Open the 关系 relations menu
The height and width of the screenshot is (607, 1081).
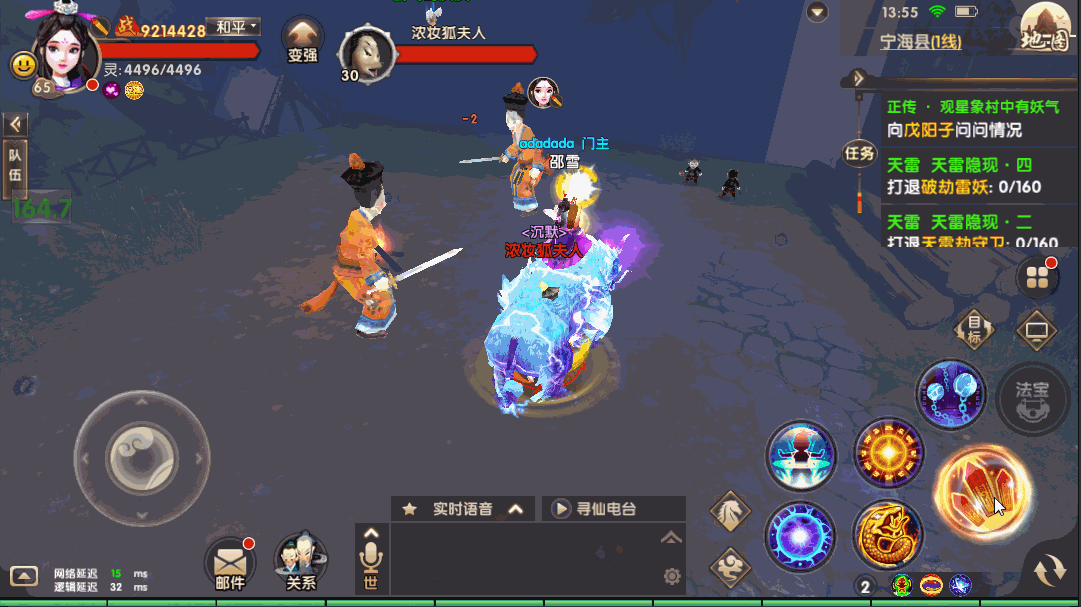pos(301,561)
